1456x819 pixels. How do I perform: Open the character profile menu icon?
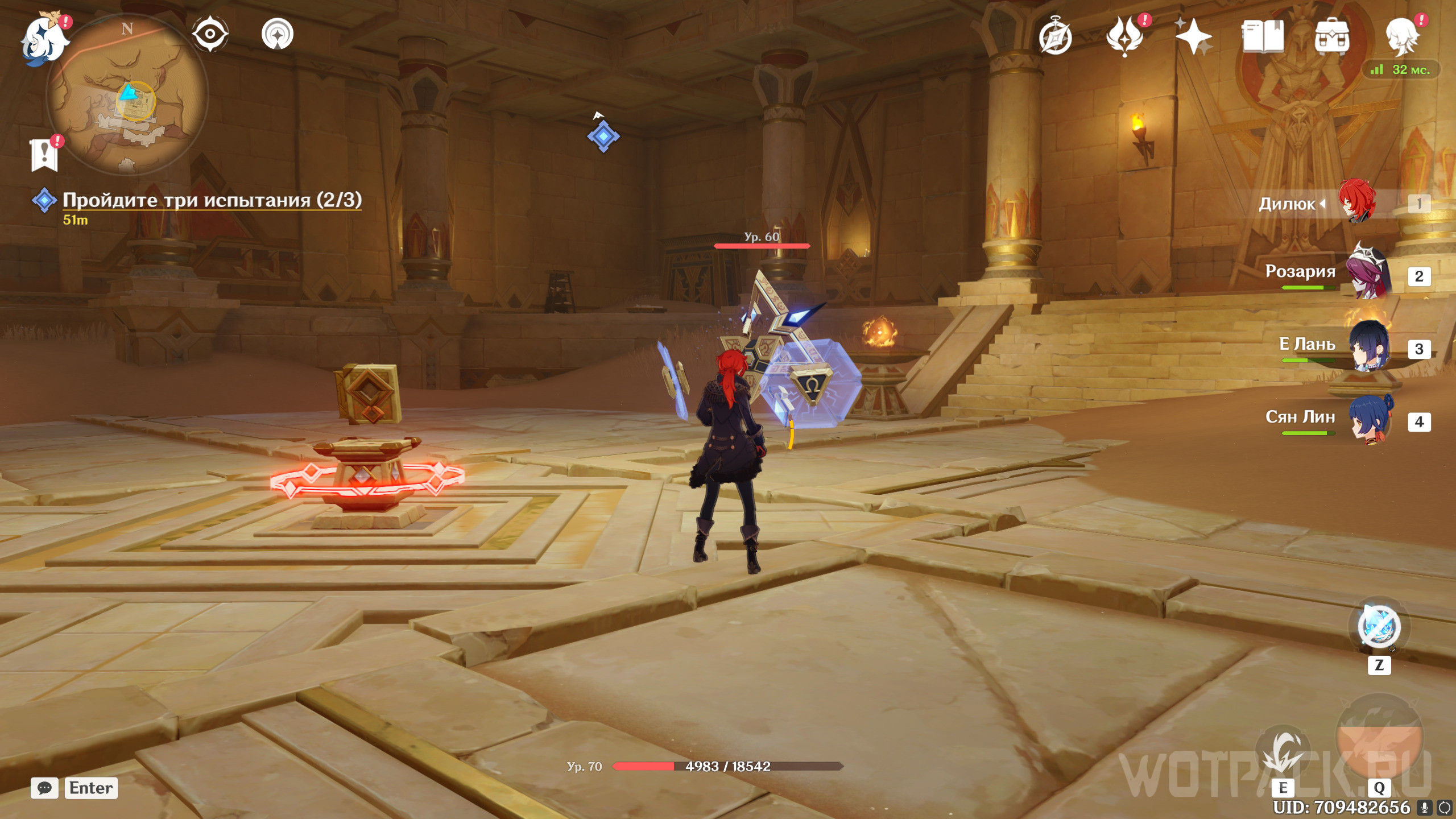point(1401,36)
